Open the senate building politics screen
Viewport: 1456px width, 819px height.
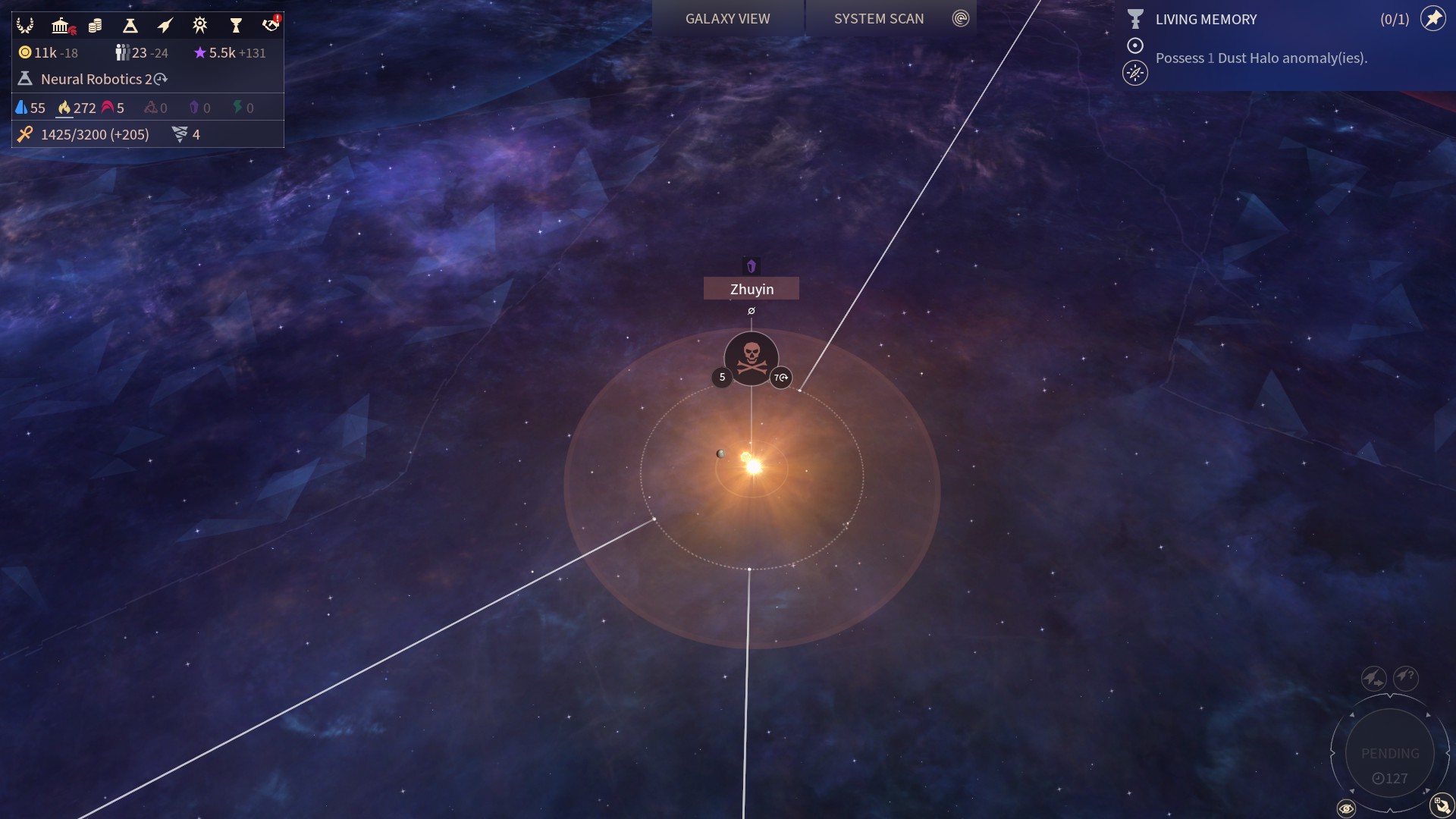click(x=61, y=26)
